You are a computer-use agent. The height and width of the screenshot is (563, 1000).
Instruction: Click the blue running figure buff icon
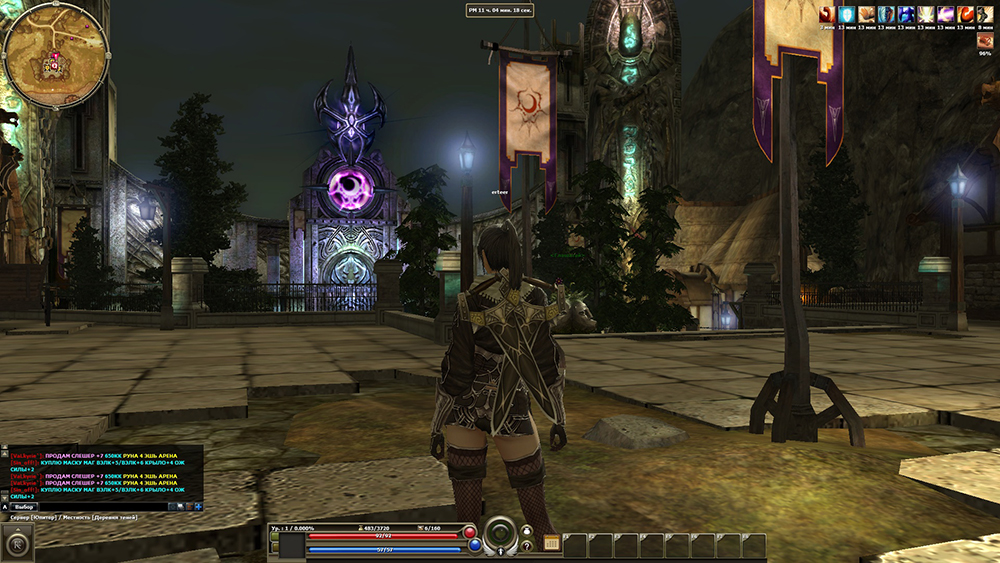click(905, 14)
